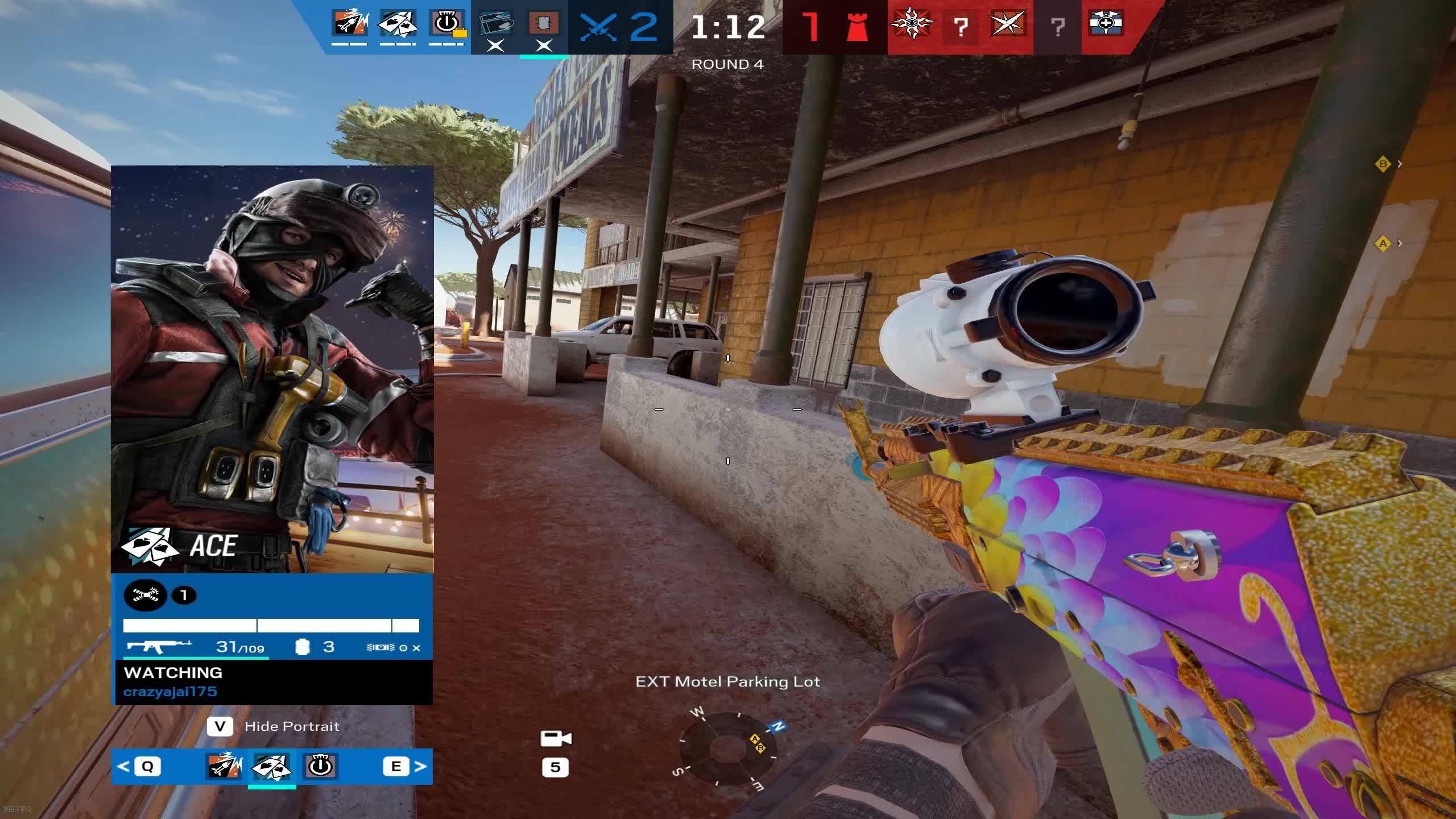Hide Portrait via the V key prompt
This screenshot has height=819, width=1456.
(221, 726)
